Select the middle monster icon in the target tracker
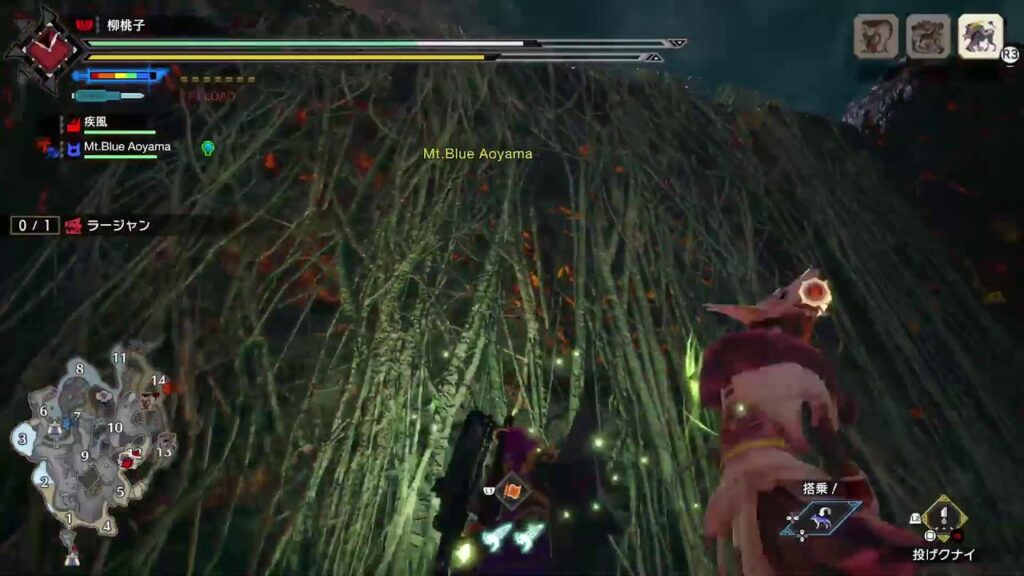The image size is (1024, 576). 927,36
